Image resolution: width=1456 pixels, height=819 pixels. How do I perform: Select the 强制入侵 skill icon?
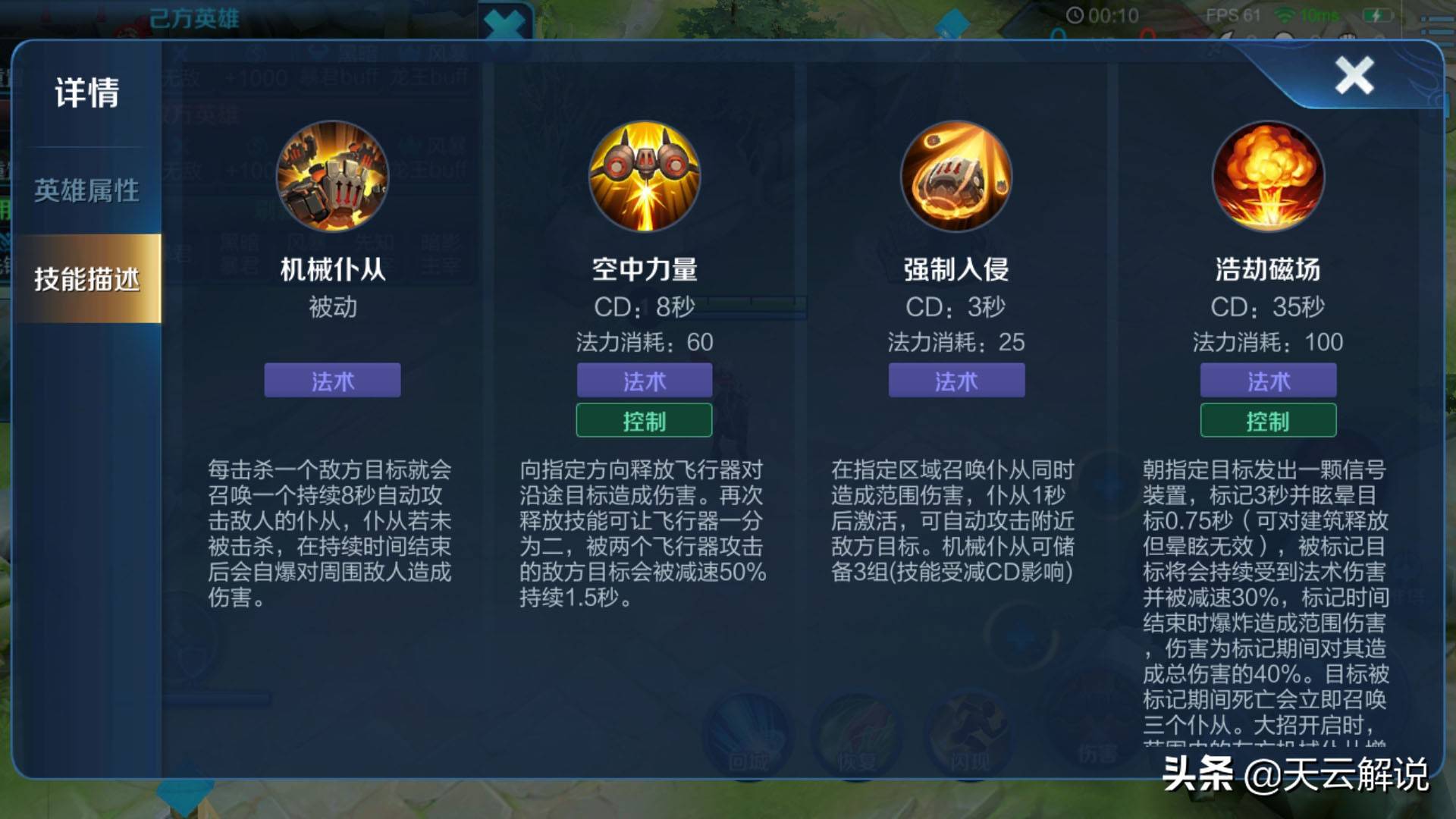tap(956, 177)
